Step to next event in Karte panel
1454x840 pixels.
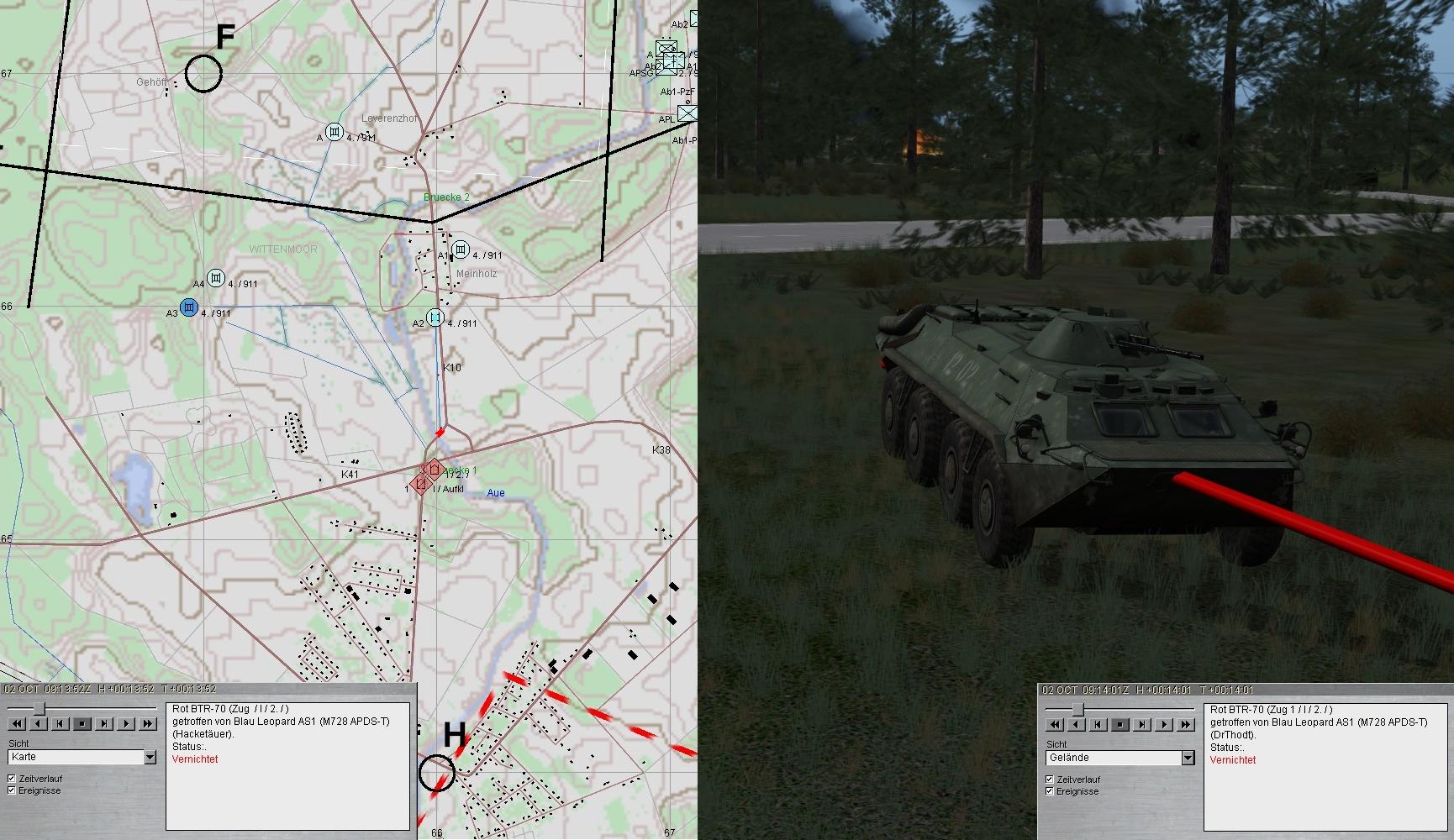104,723
